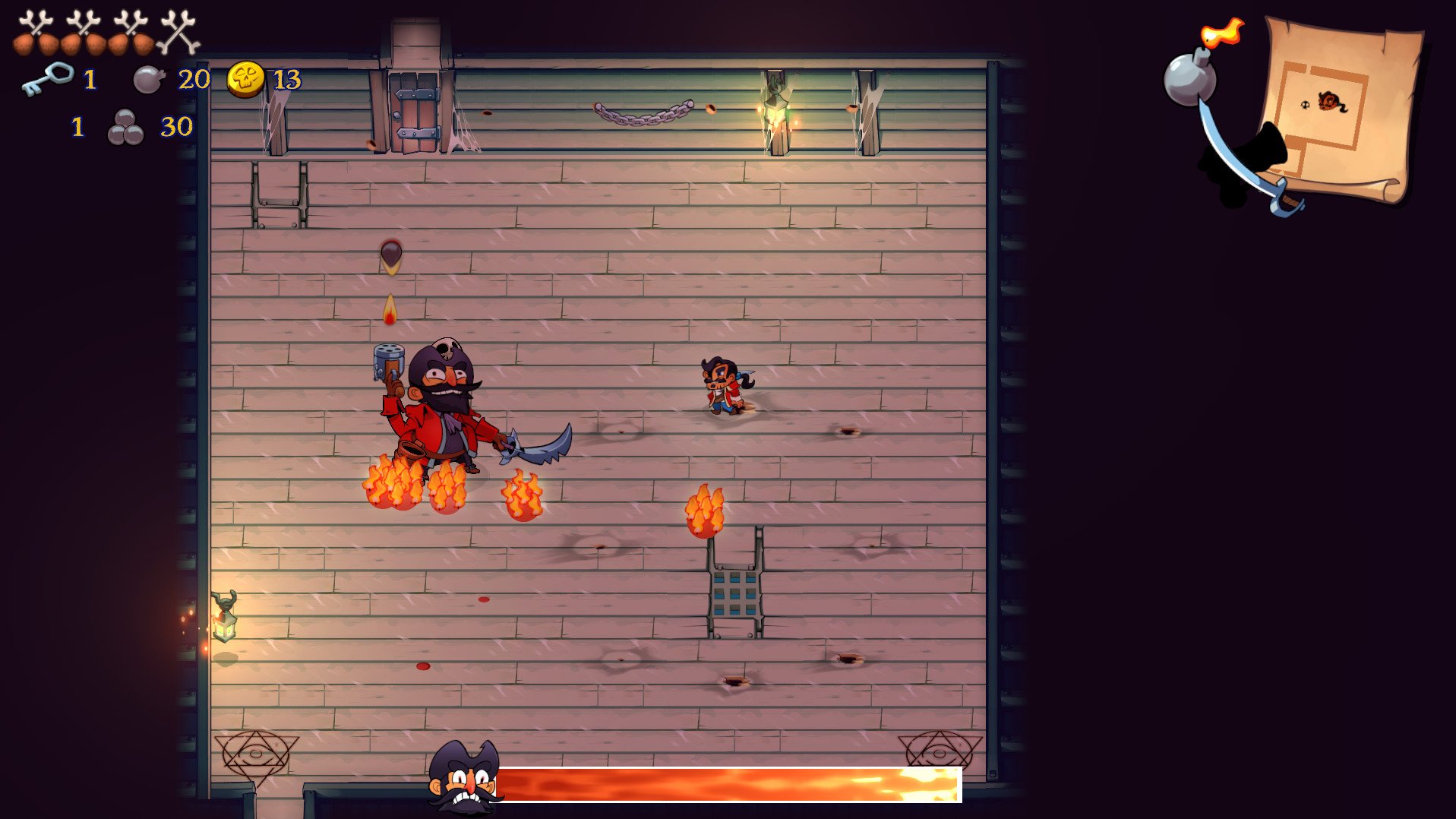Select the bomb counter icon
This screenshot has height=819, width=1456.
149,77
